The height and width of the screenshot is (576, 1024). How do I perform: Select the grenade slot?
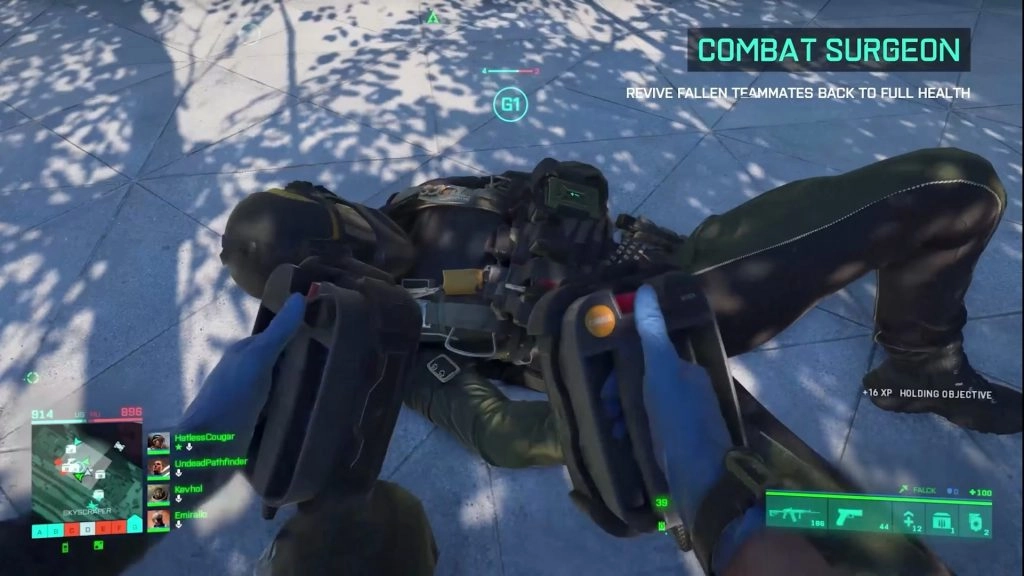(976, 517)
